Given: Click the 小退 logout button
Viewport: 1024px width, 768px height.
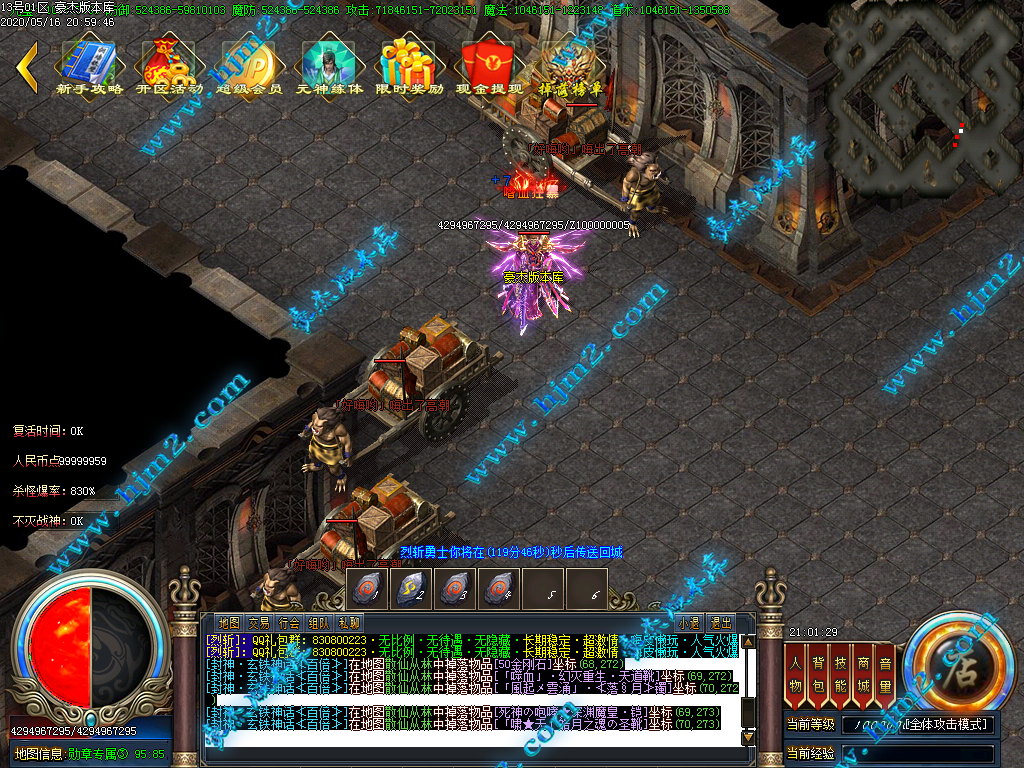Looking at the screenshot, I should [689, 622].
